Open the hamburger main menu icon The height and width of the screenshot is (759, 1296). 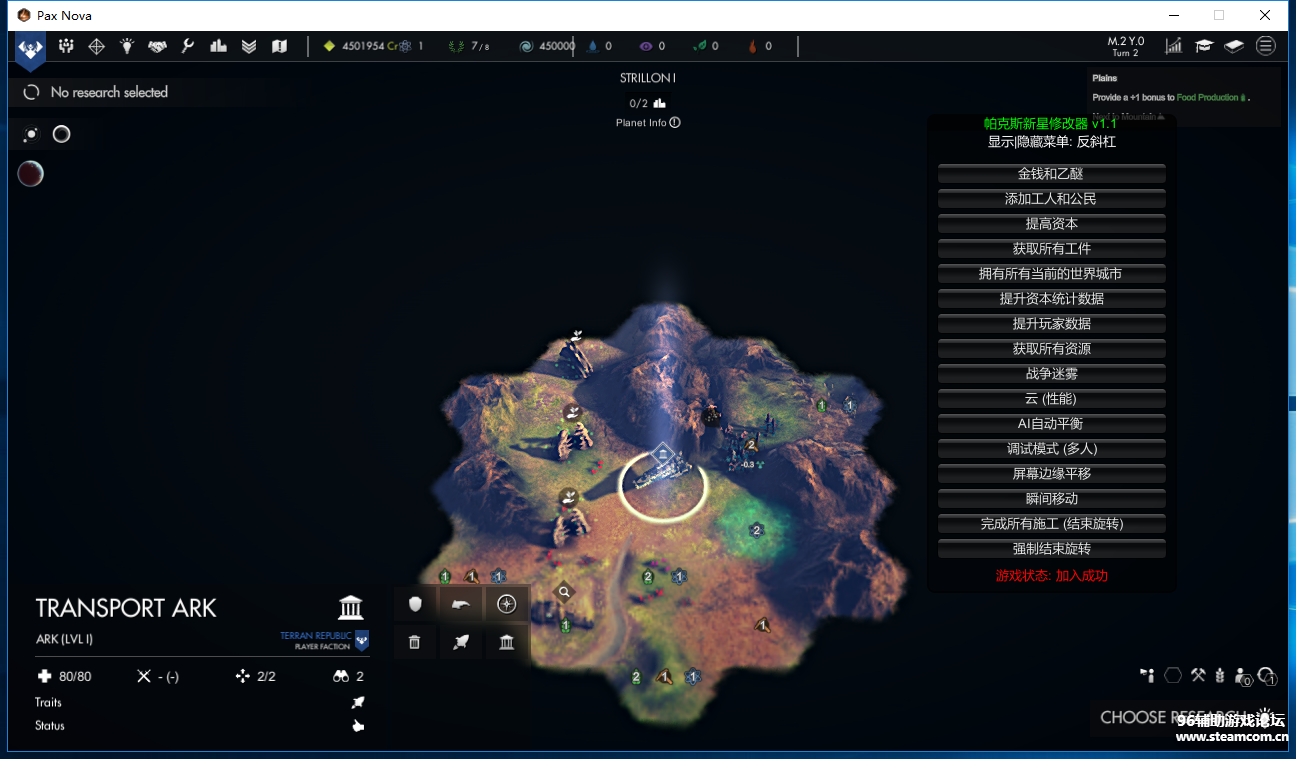coord(1266,45)
